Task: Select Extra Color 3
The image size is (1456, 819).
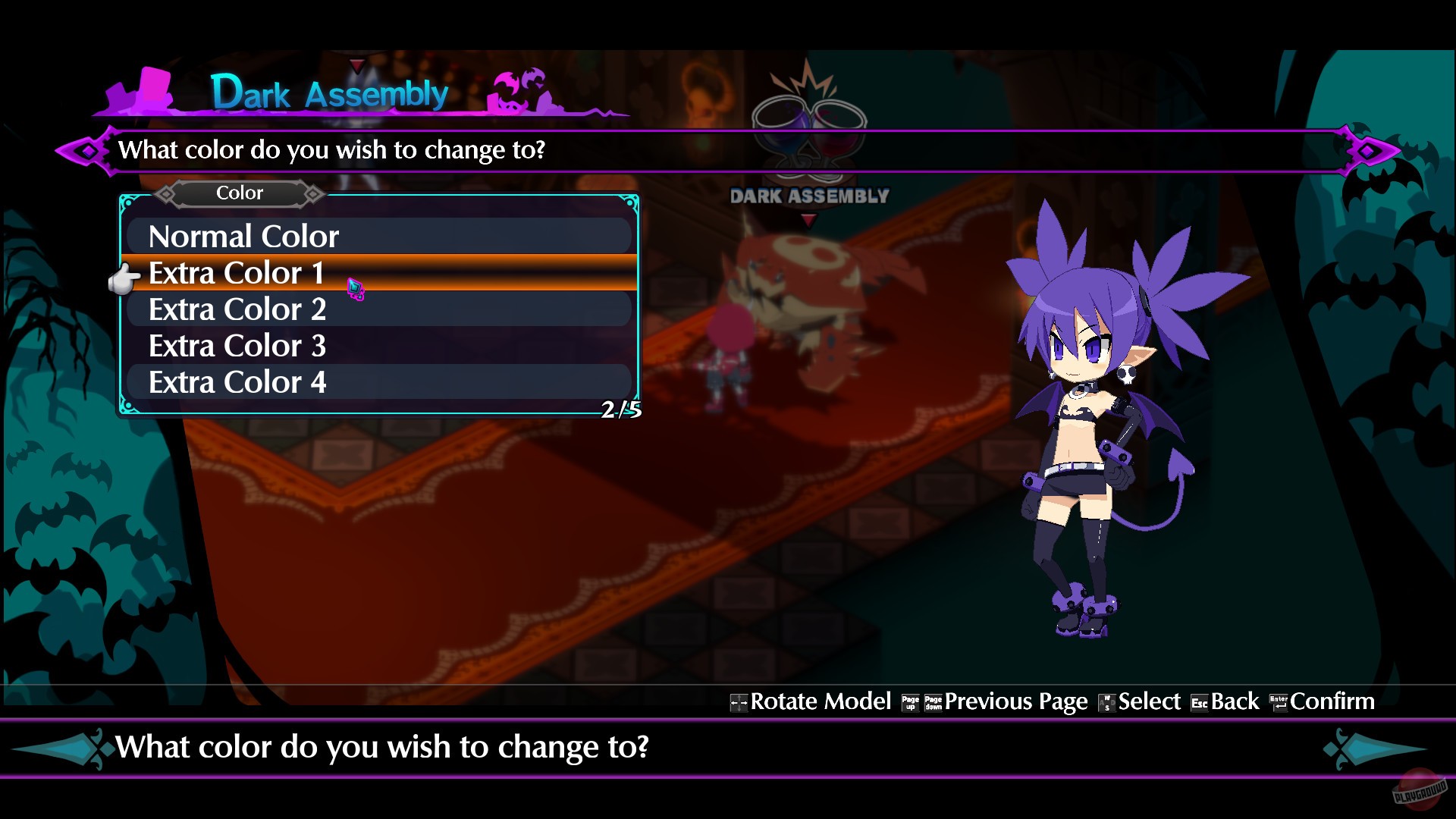Action: click(237, 346)
